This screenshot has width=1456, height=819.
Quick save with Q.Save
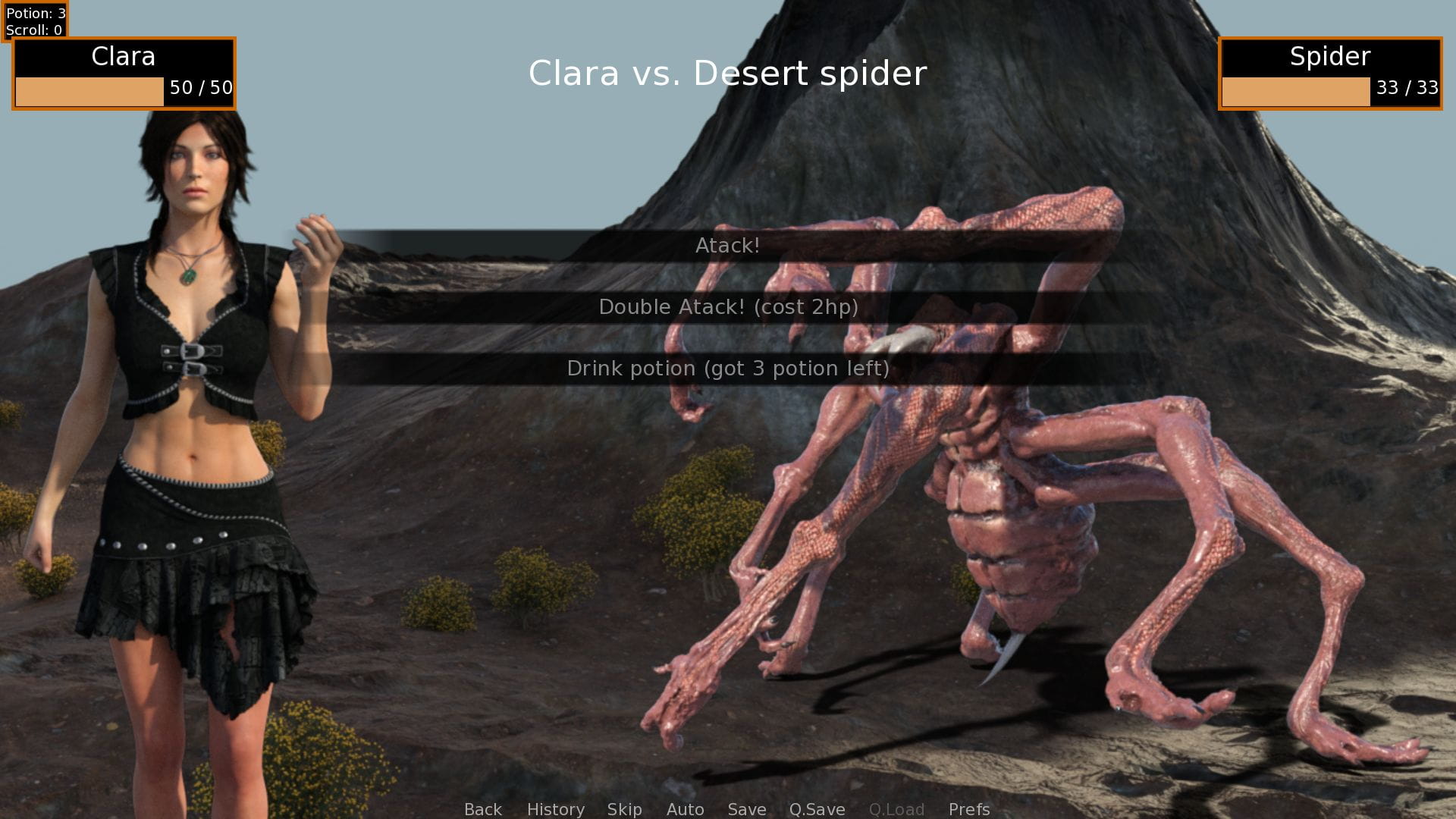[817, 809]
